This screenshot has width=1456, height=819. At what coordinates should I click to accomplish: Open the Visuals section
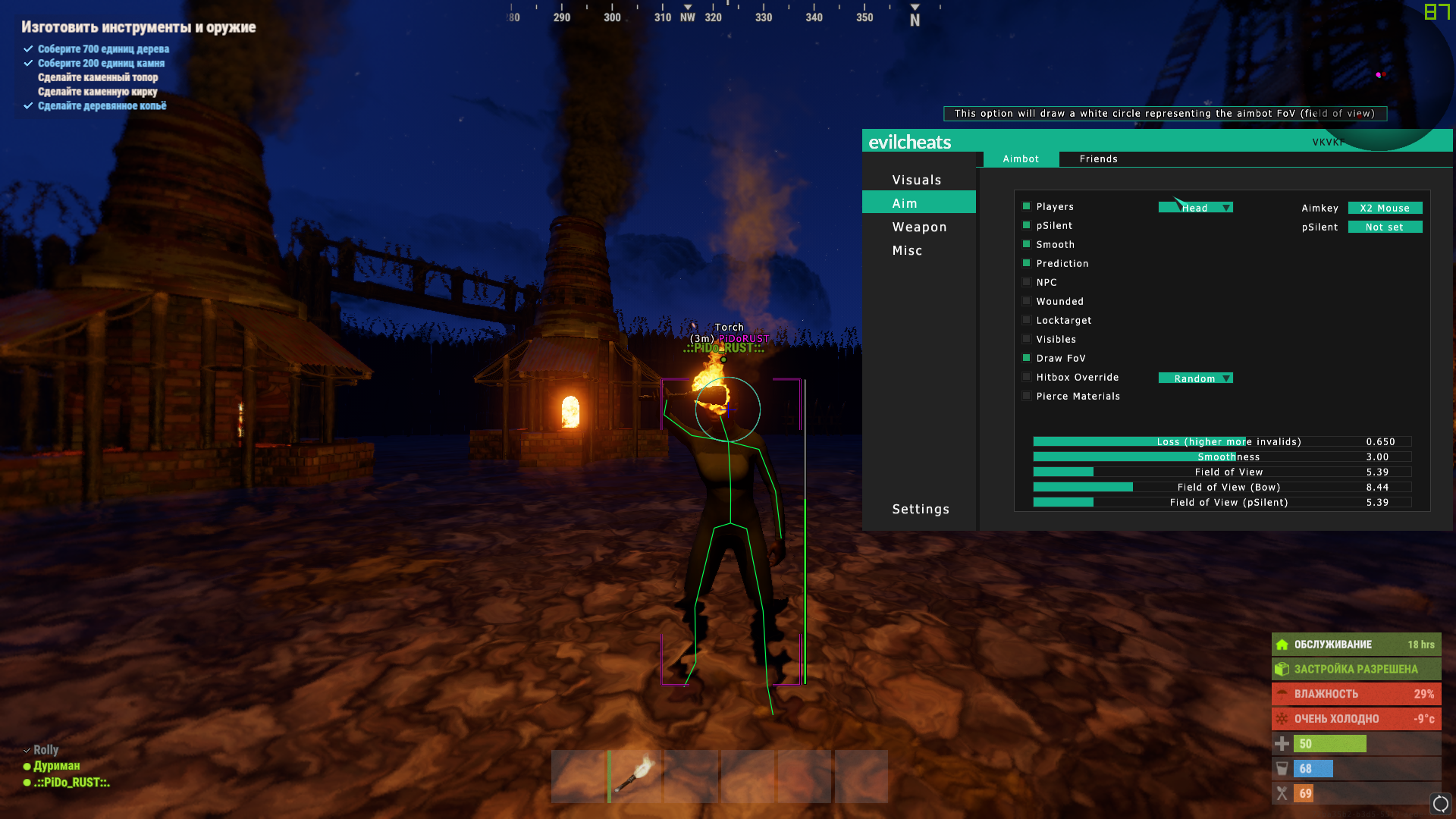pyautogui.click(x=916, y=180)
